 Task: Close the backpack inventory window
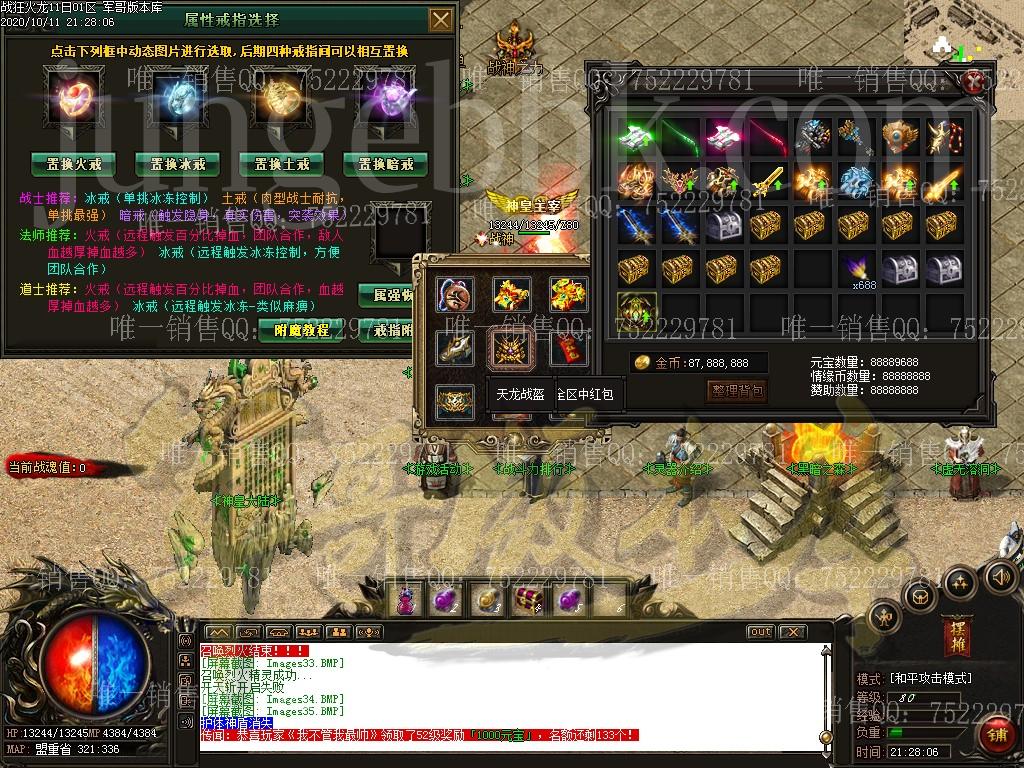click(x=974, y=82)
